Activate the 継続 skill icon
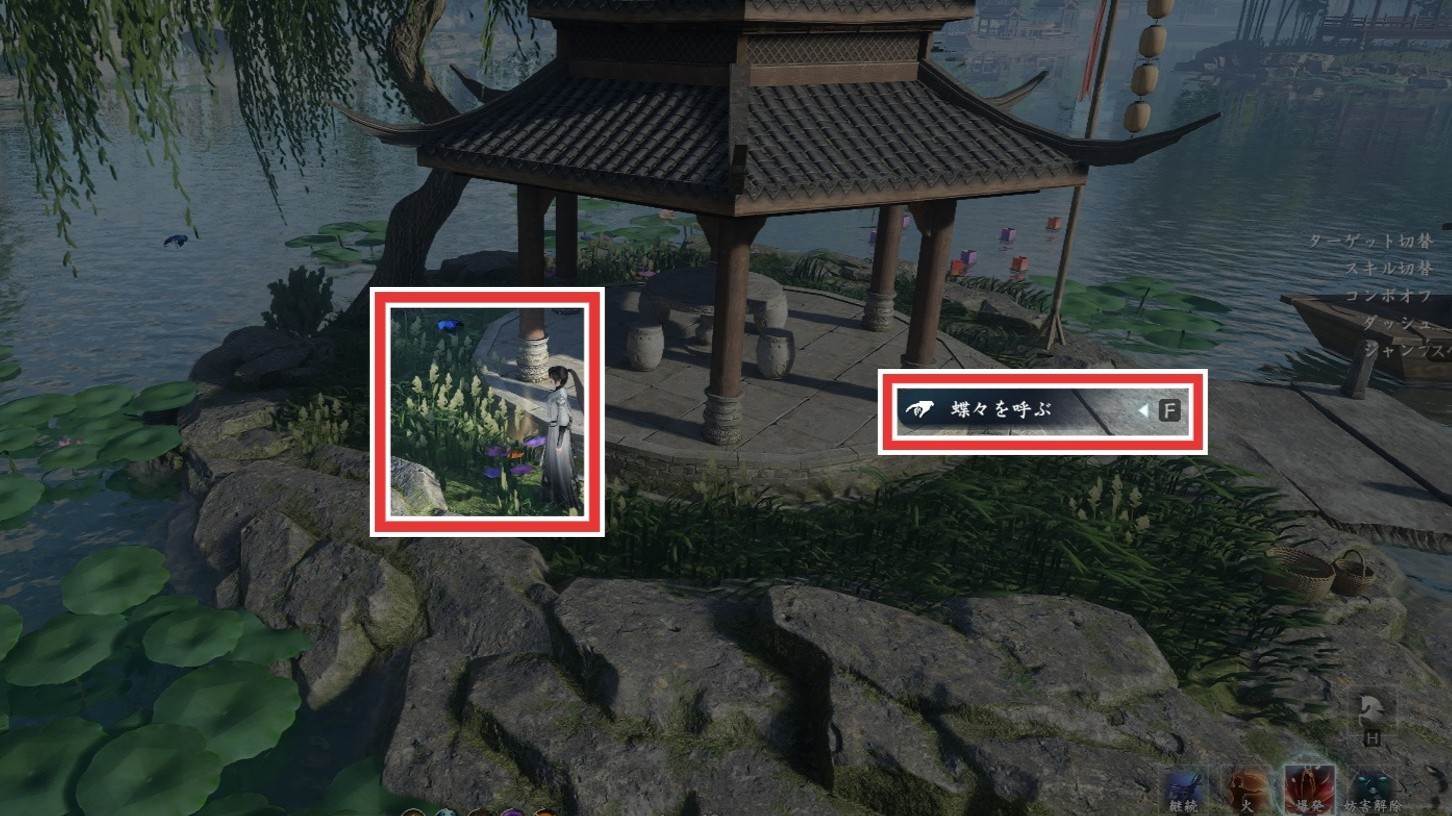Image resolution: width=1452 pixels, height=816 pixels. click(1184, 790)
